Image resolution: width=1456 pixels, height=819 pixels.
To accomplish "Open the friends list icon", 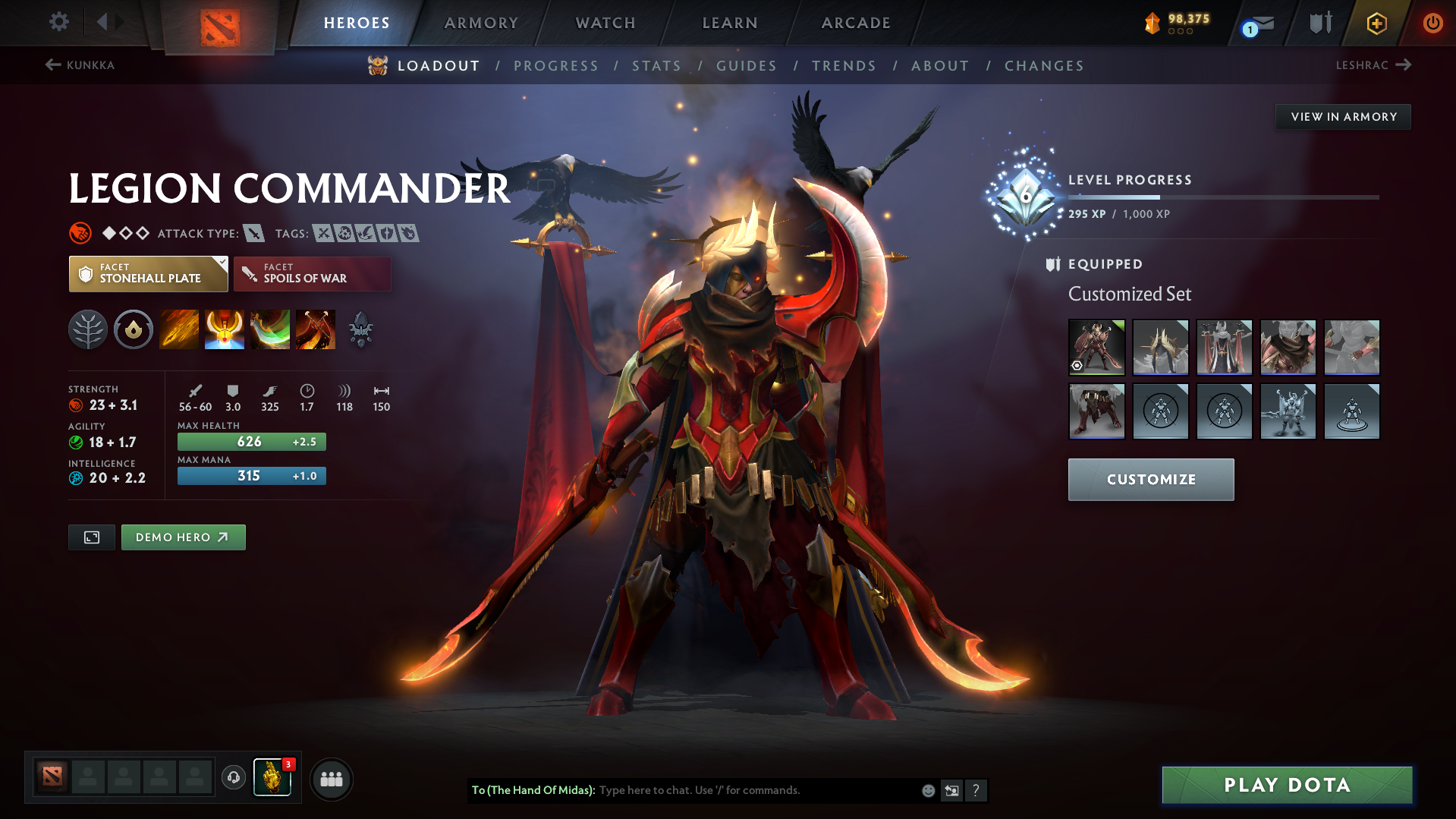I will [331, 779].
